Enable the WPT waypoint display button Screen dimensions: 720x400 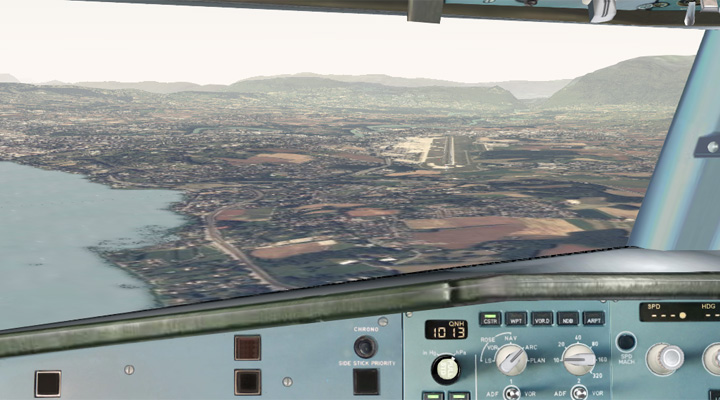[x=516, y=320]
